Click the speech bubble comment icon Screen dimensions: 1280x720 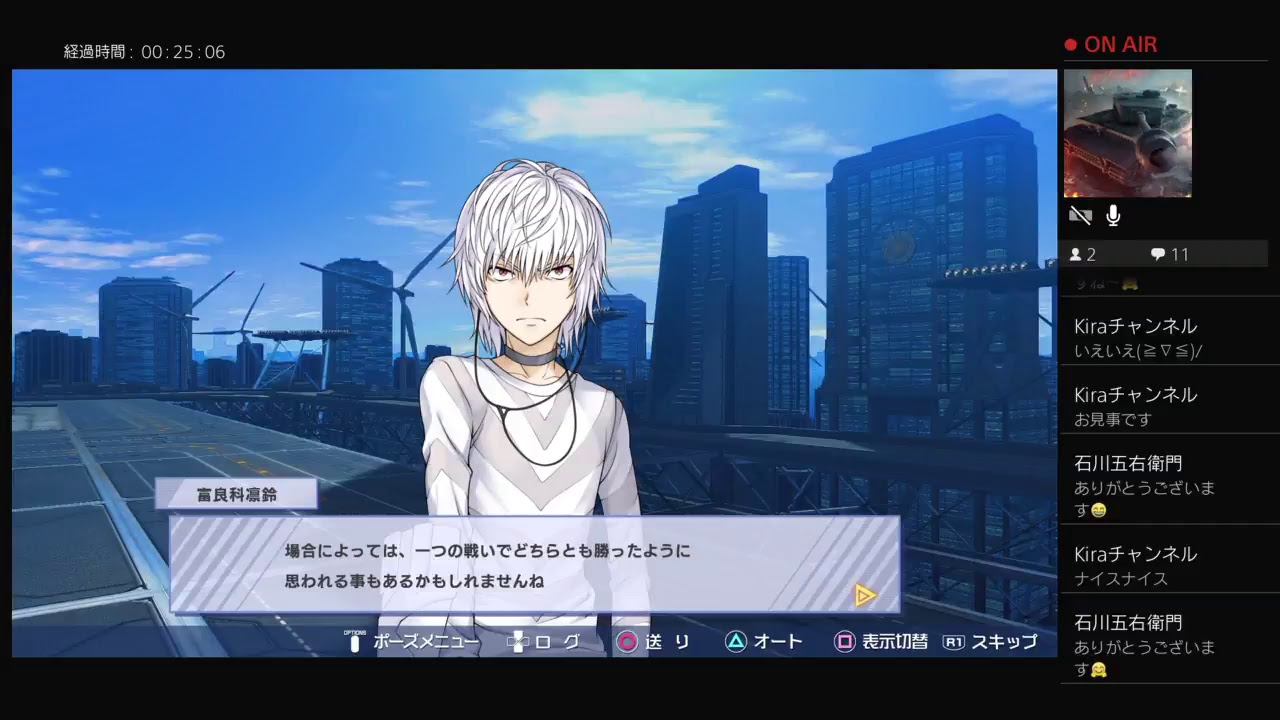pos(1157,254)
